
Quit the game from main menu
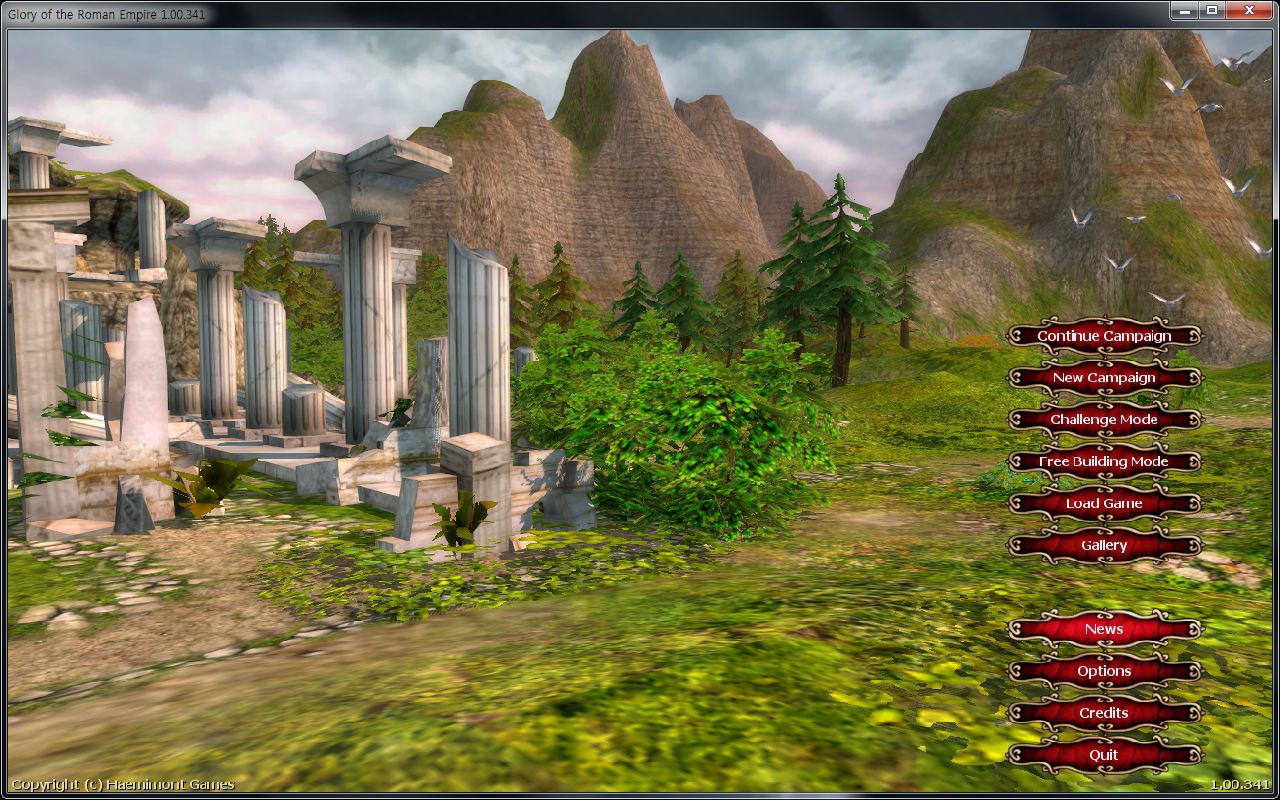pos(1104,756)
